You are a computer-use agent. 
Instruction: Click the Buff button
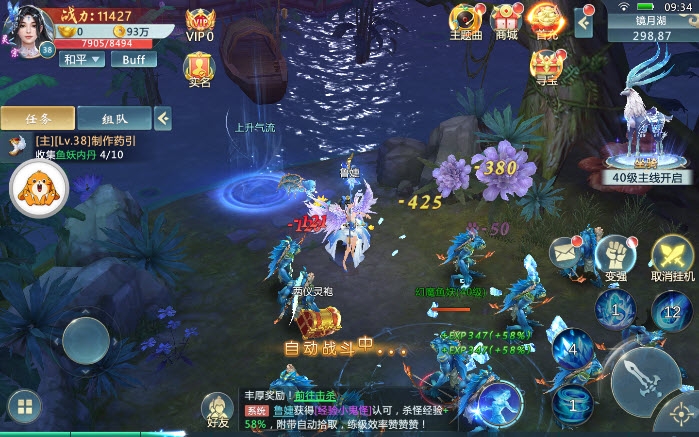point(133,59)
